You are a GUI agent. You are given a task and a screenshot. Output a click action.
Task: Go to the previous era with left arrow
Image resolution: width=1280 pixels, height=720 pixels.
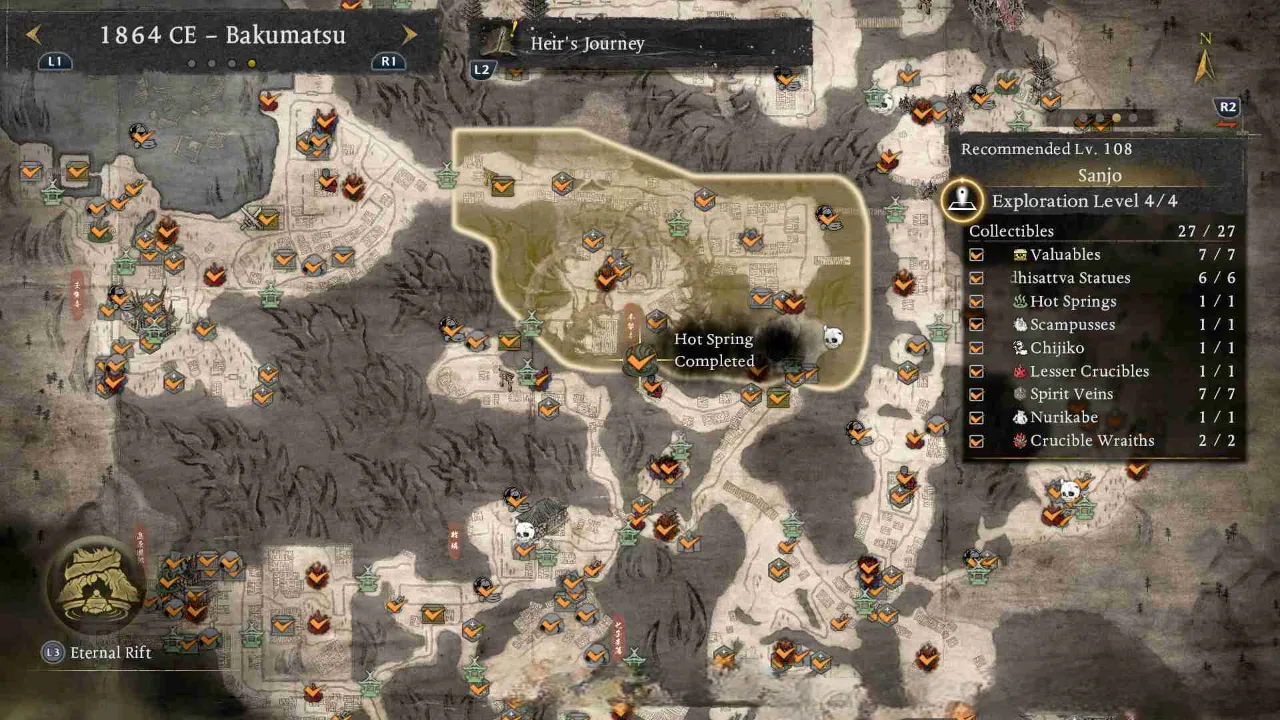(34, 35)
